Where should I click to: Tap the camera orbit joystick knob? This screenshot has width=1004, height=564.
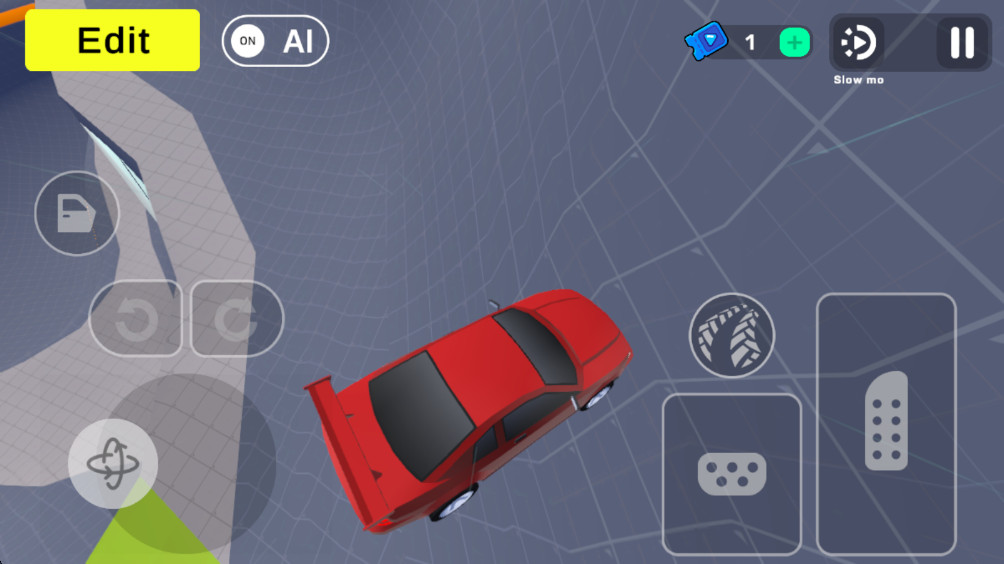click(112, 463)
